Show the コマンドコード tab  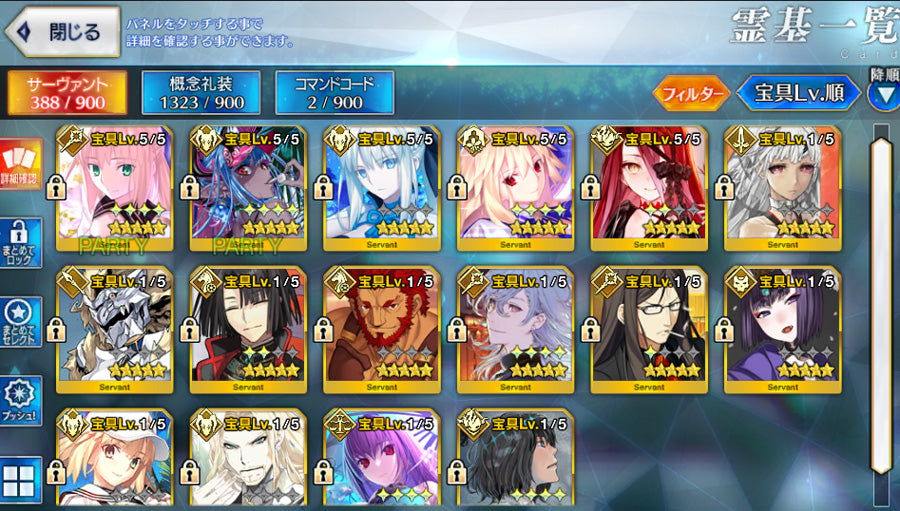coord(335,92)
